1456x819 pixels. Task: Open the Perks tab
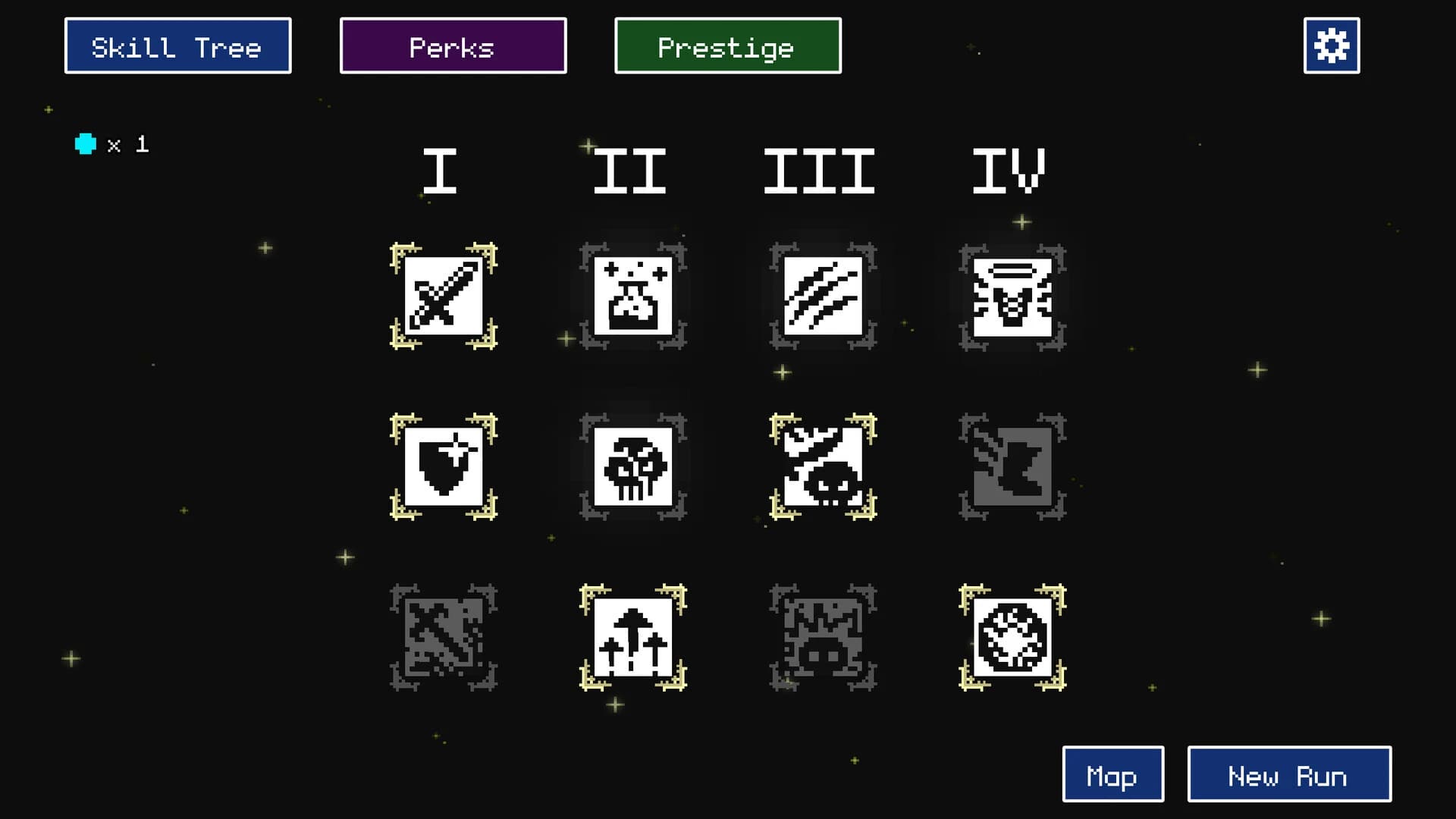453,45
